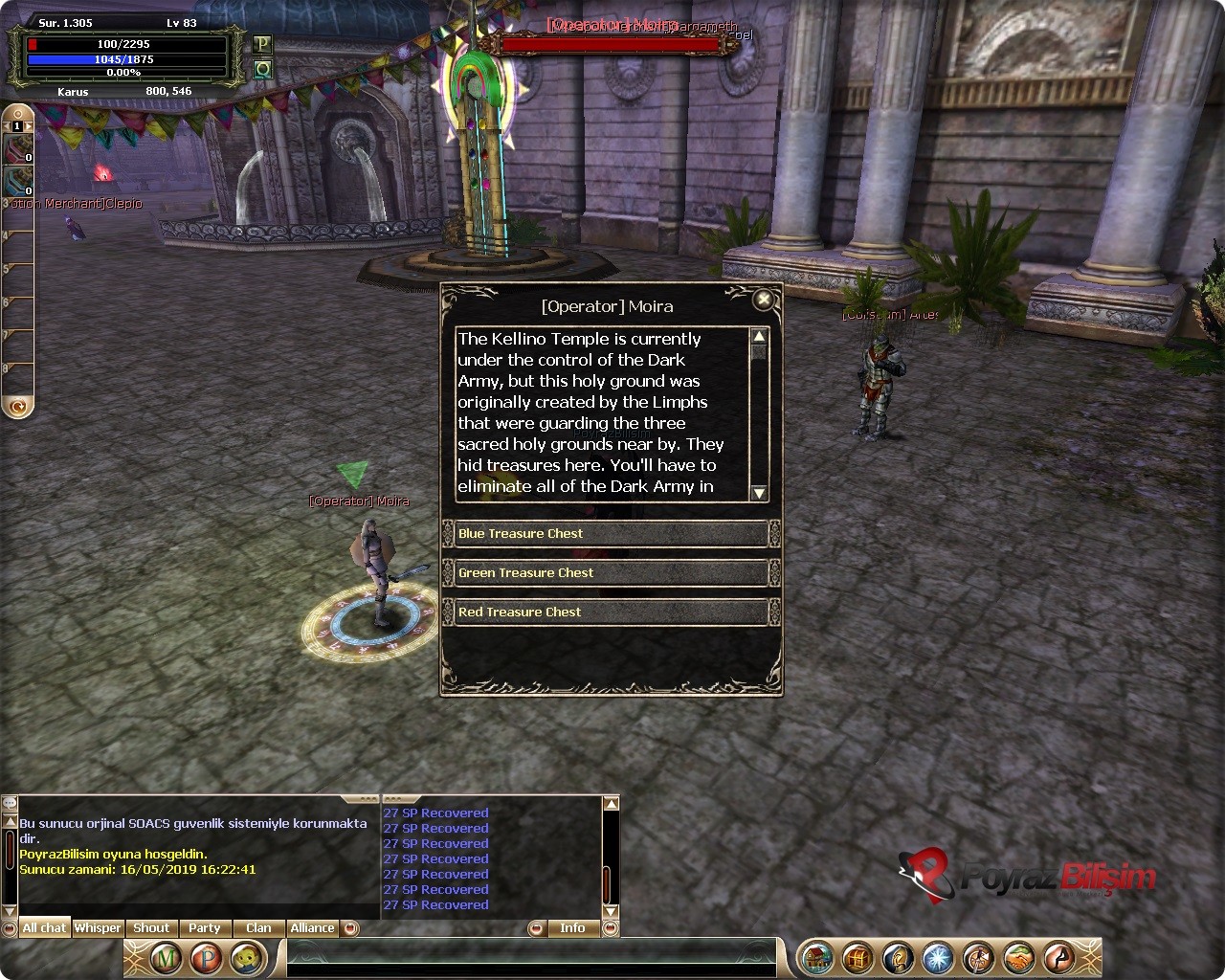Choose the Blue Treasure Chest option

point(611,534)
